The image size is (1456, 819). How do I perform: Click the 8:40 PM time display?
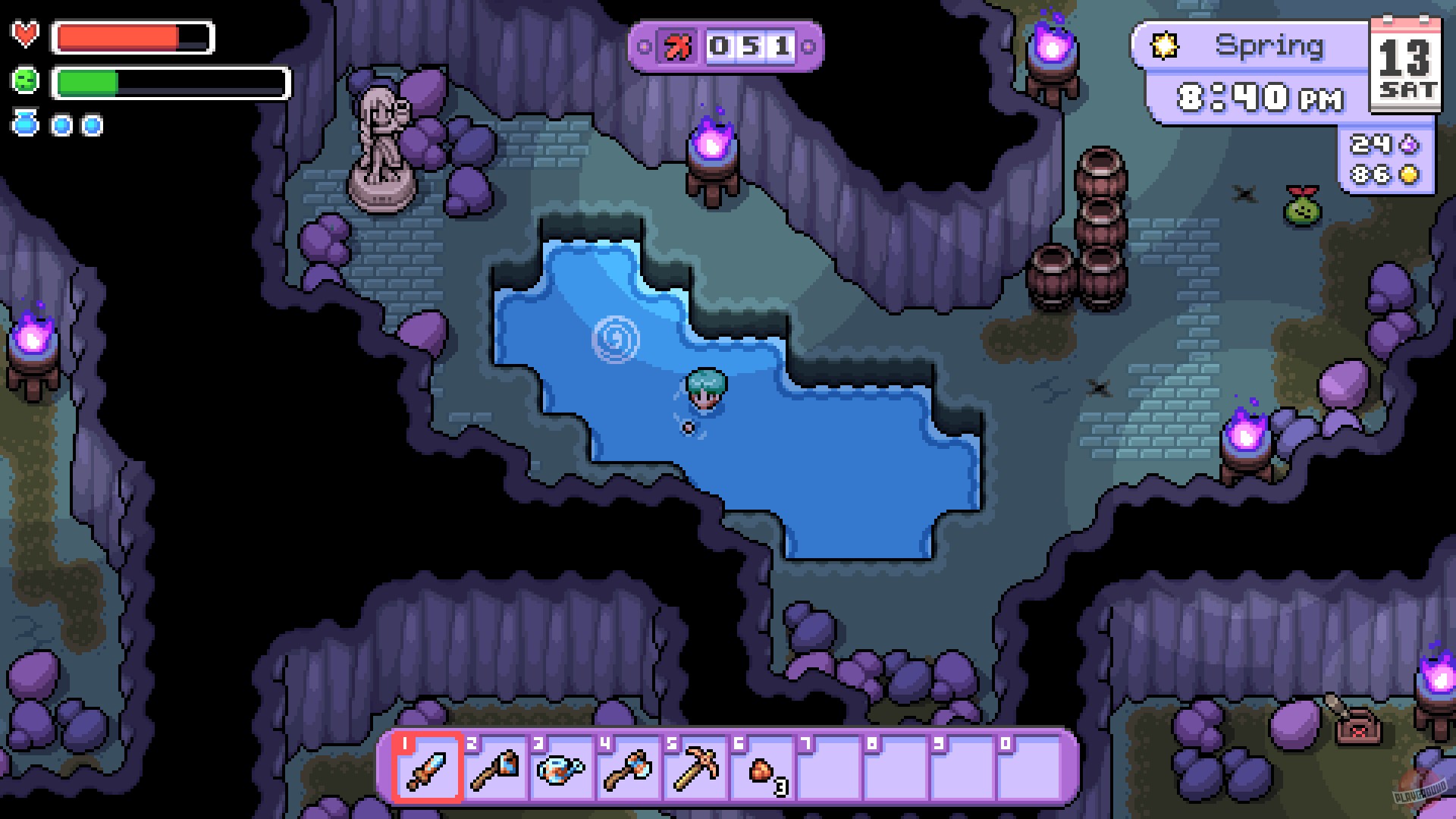(1260, 97)
